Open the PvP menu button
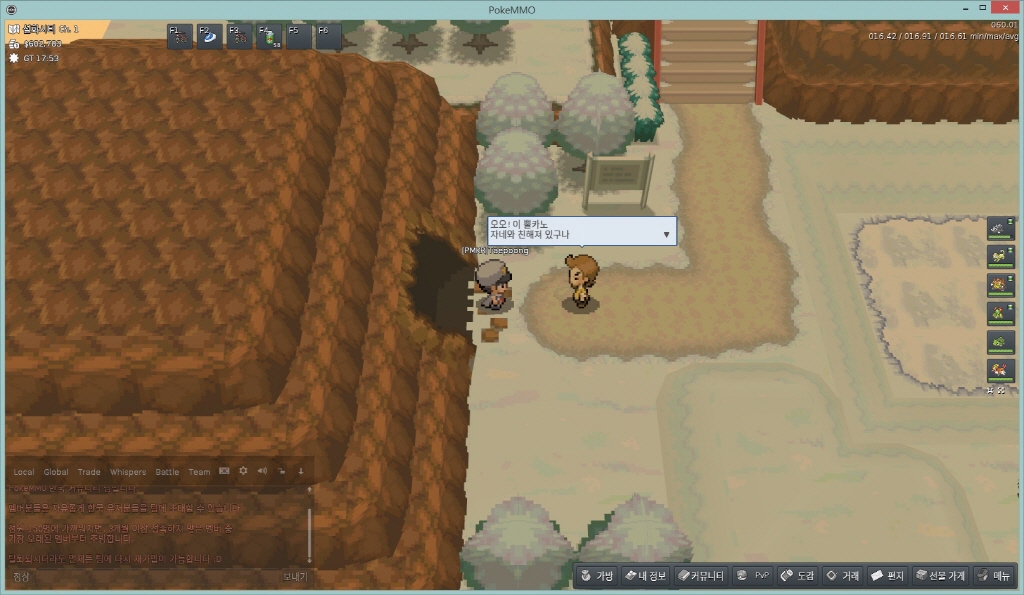The height and width of the screenshot is (595, 1024). (x=753, y=576)
